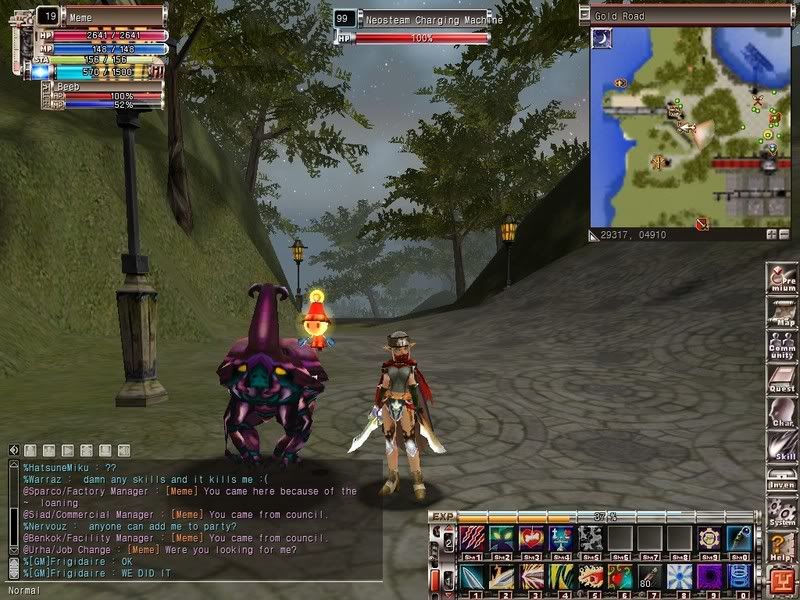800x600 pixels.
Task: Zoom out the minimap with minus button
Action: pyautogui.click(x=783, y=234)
